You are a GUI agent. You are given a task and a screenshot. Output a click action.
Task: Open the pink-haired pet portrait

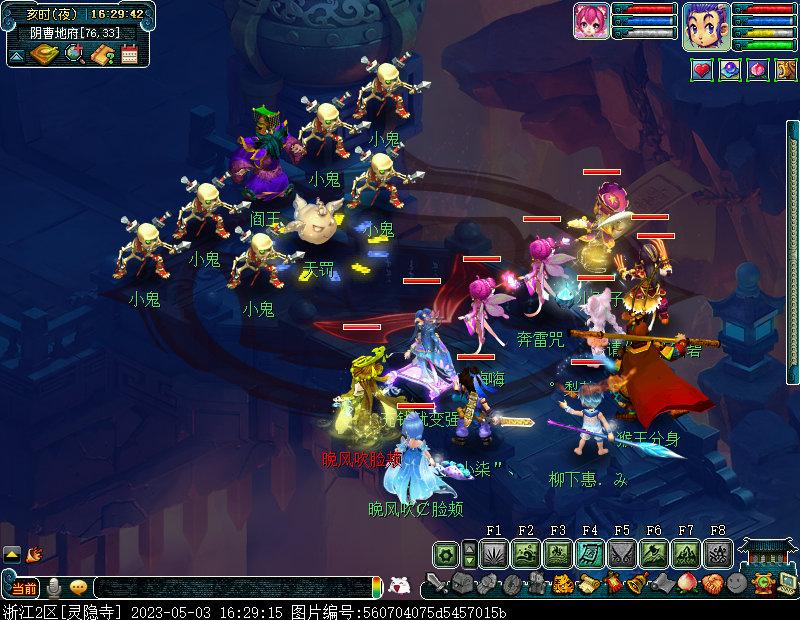(x=591, y=21)
